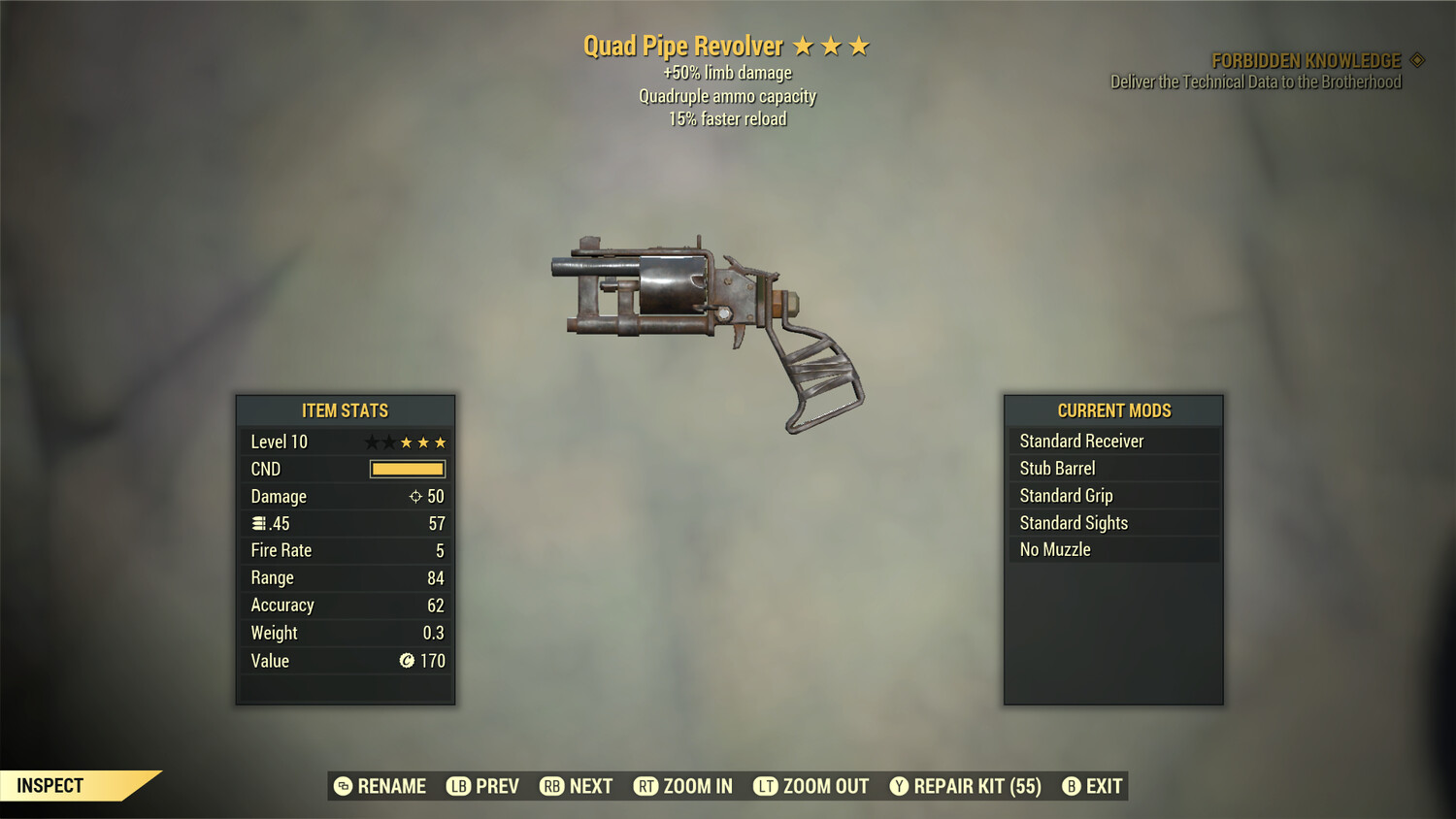The height and width of the screenshot is (819, 1456).
Task: Toggle the third star on the Level 10 row
Action: tap(406, 441)
